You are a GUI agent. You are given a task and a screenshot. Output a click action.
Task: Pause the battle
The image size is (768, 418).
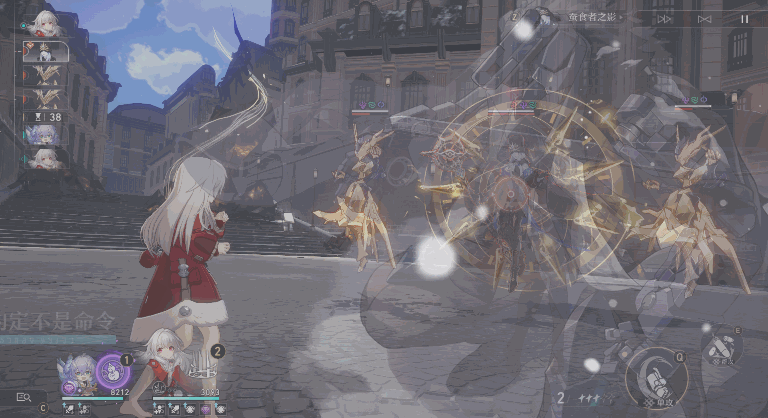point(743,18)
